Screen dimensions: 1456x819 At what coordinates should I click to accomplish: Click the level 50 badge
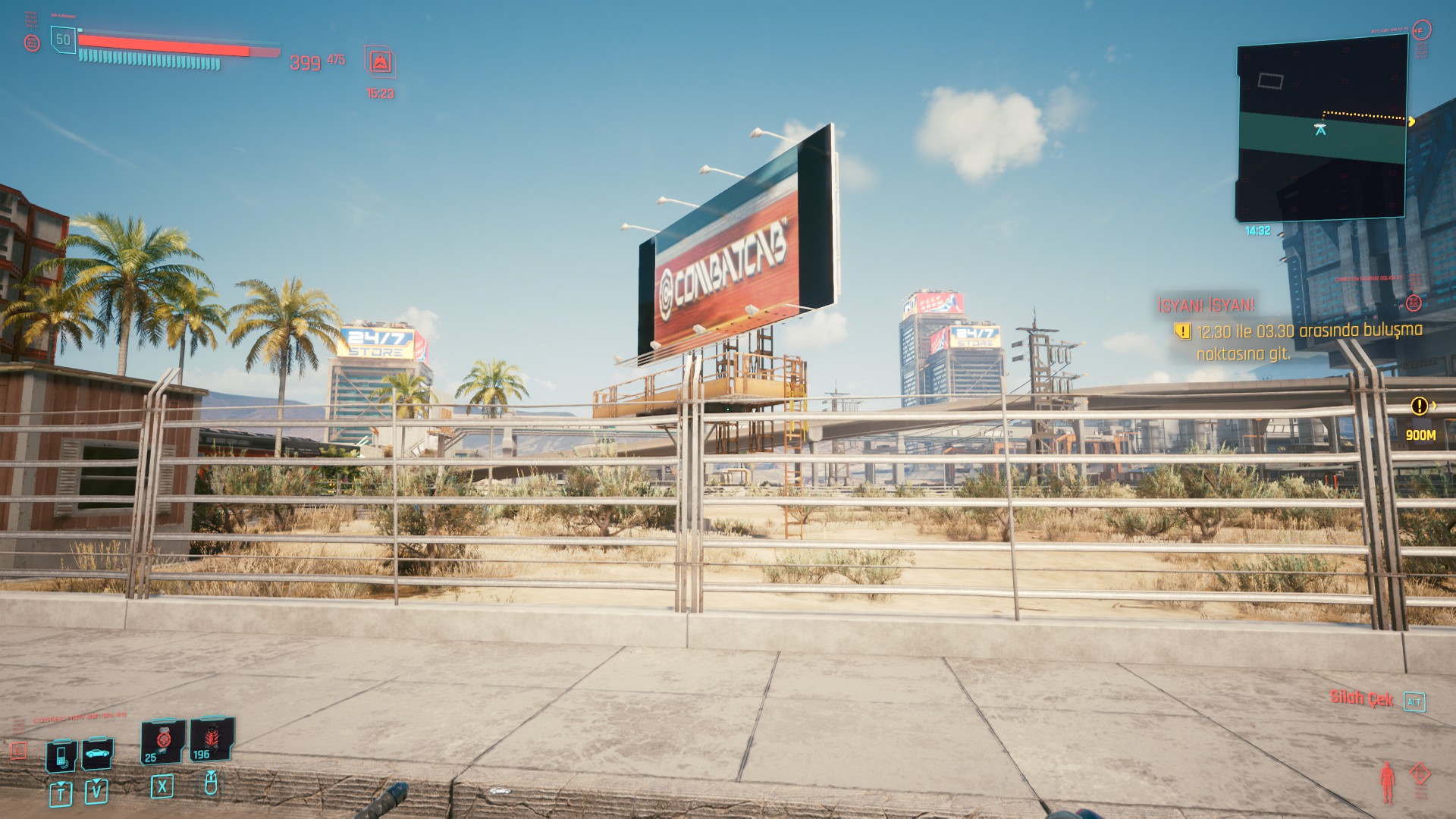[x=64, y=39]
